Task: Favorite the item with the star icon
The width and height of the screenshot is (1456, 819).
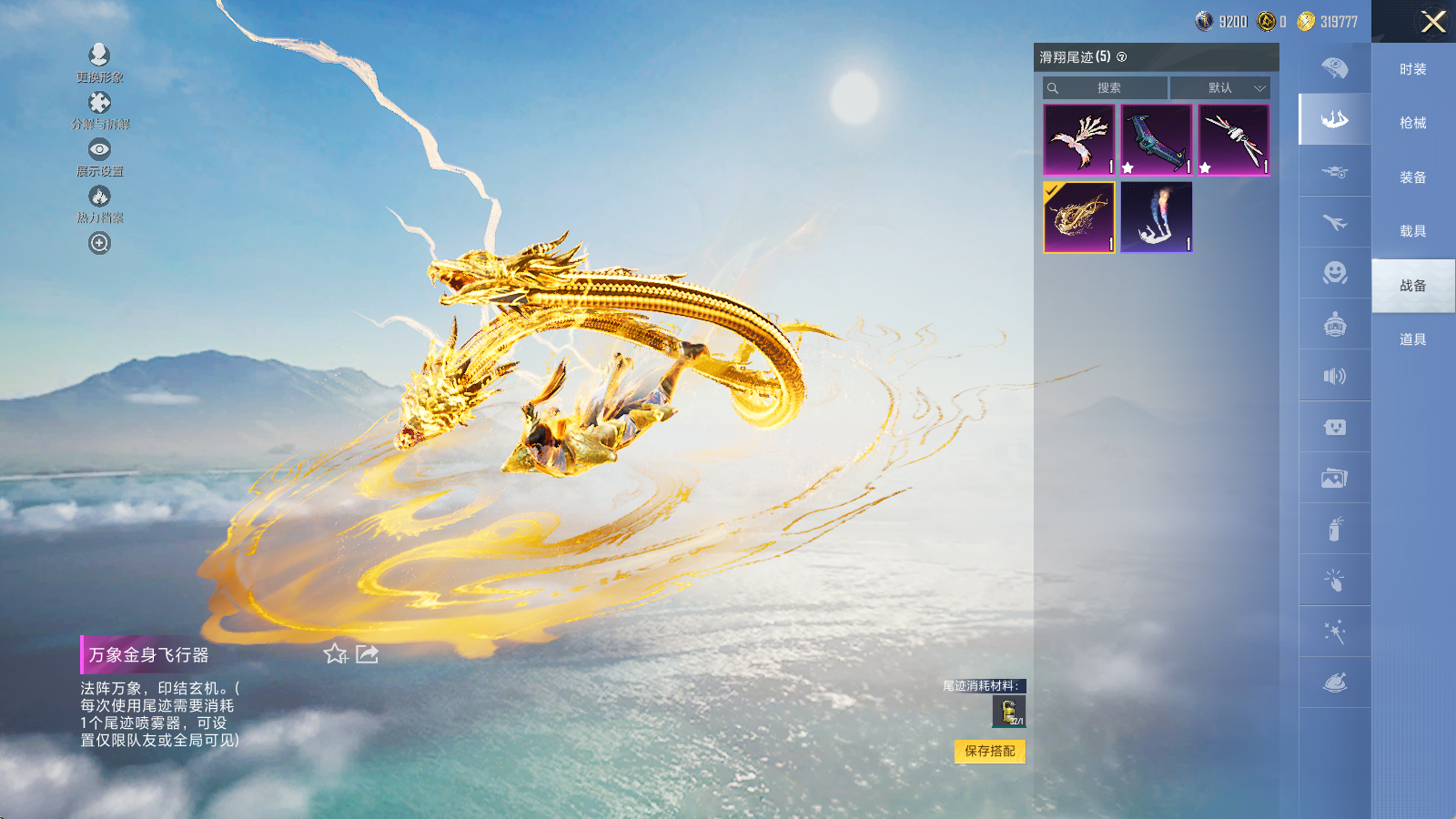Action: [335, 654]
